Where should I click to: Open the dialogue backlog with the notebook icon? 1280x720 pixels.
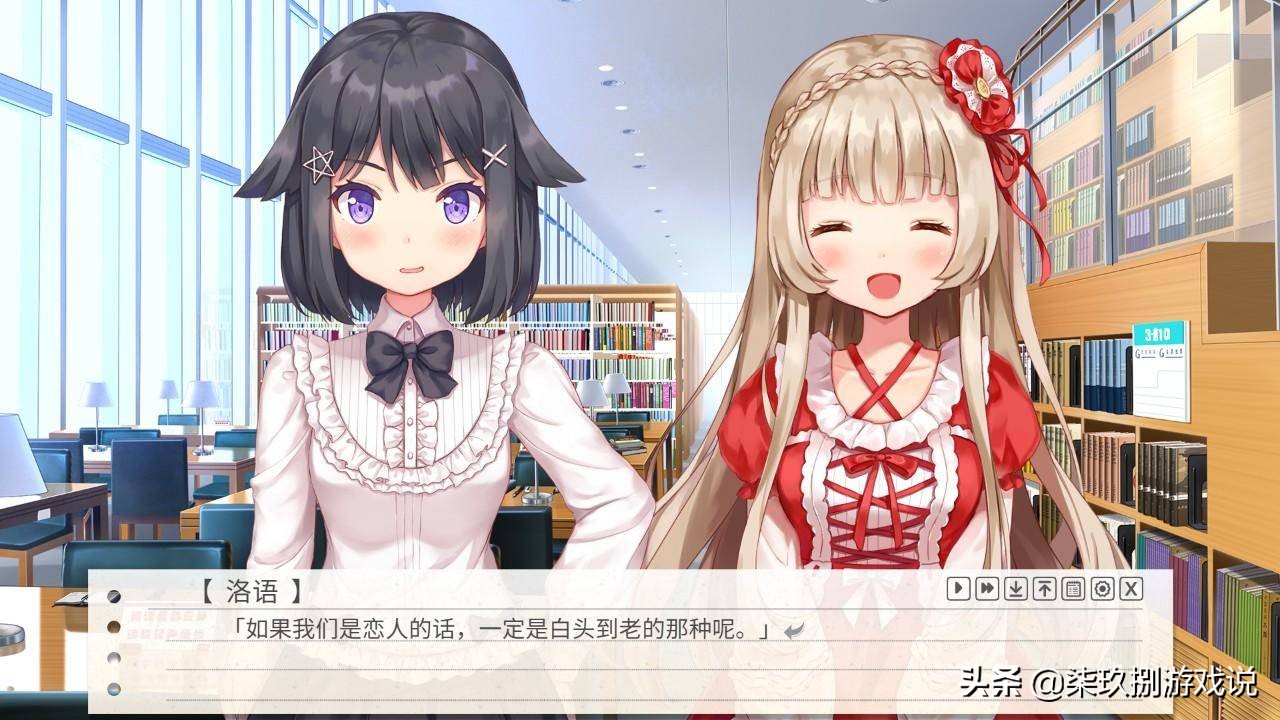coord(1073,589)
